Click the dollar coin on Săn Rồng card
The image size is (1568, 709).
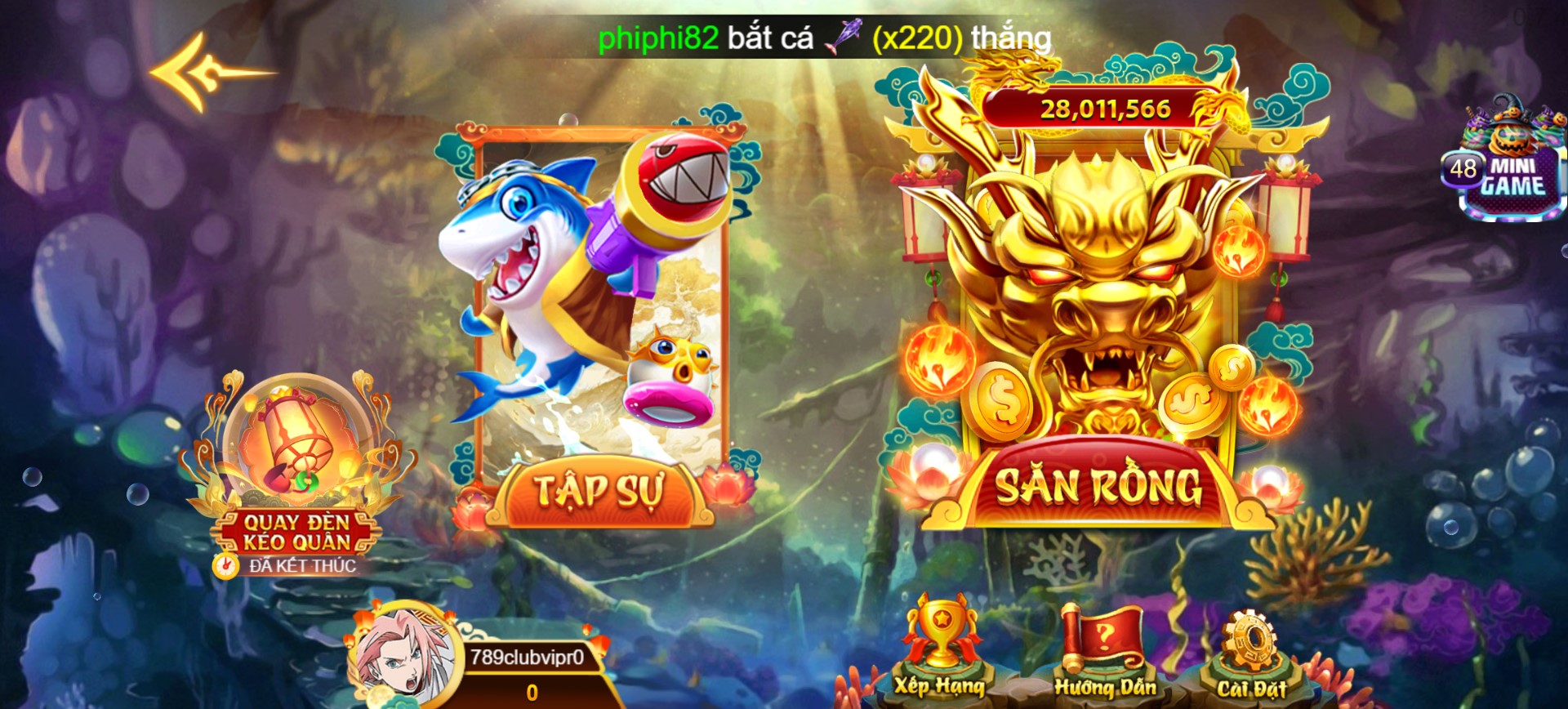point(1001,402)
